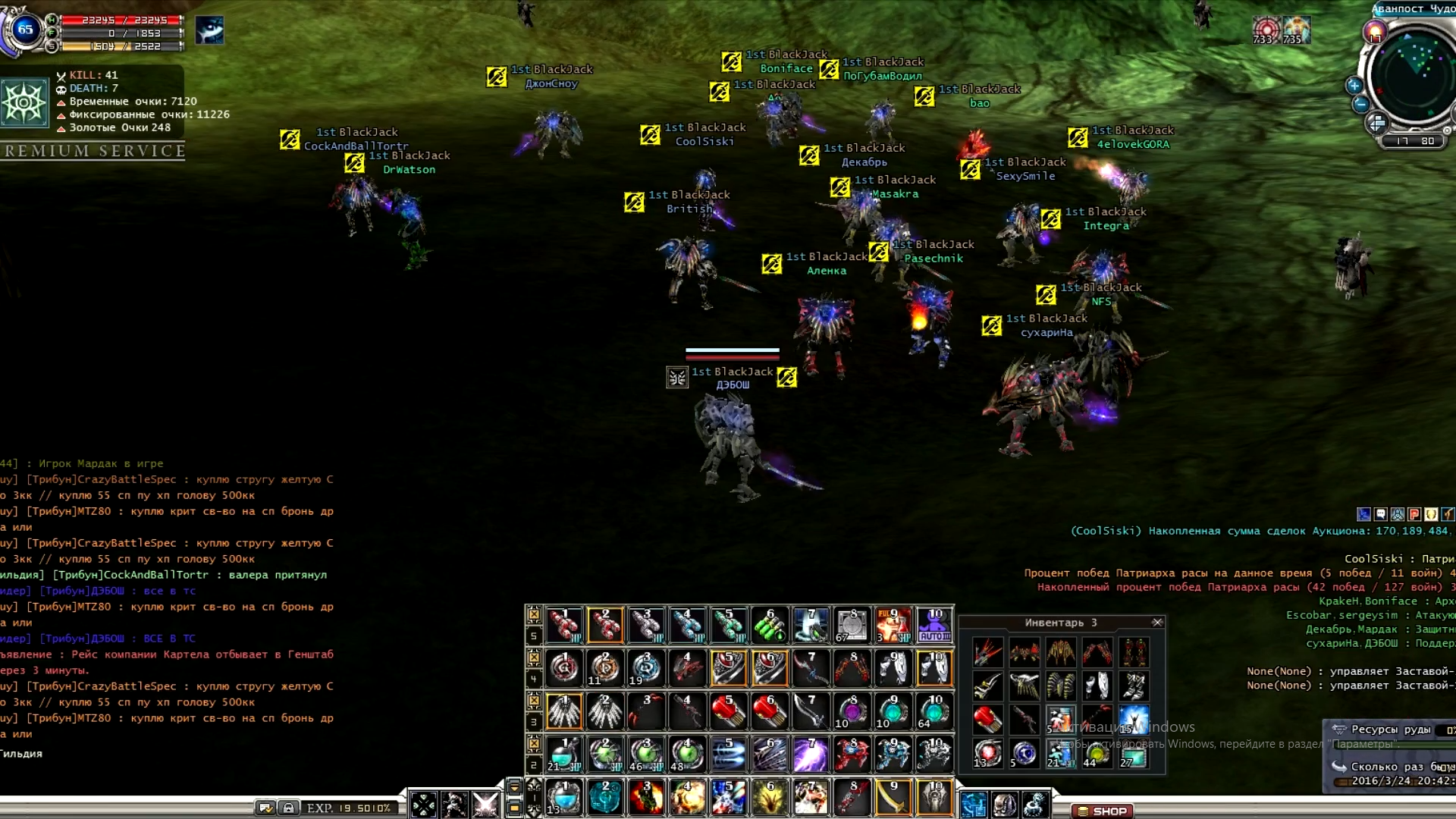Click the red boxing glove in inventory

987,718
